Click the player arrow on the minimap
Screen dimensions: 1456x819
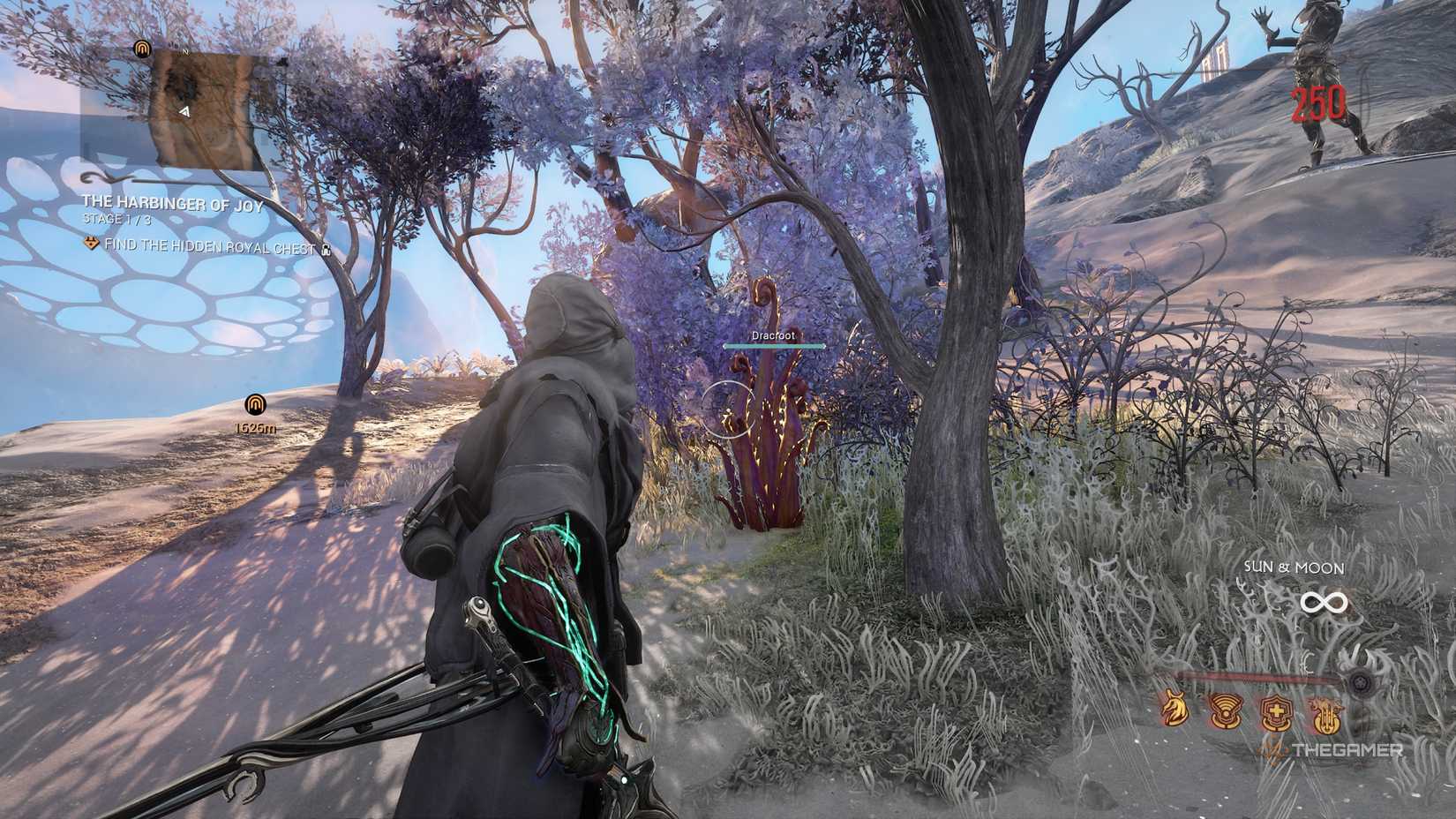(185, 113)
